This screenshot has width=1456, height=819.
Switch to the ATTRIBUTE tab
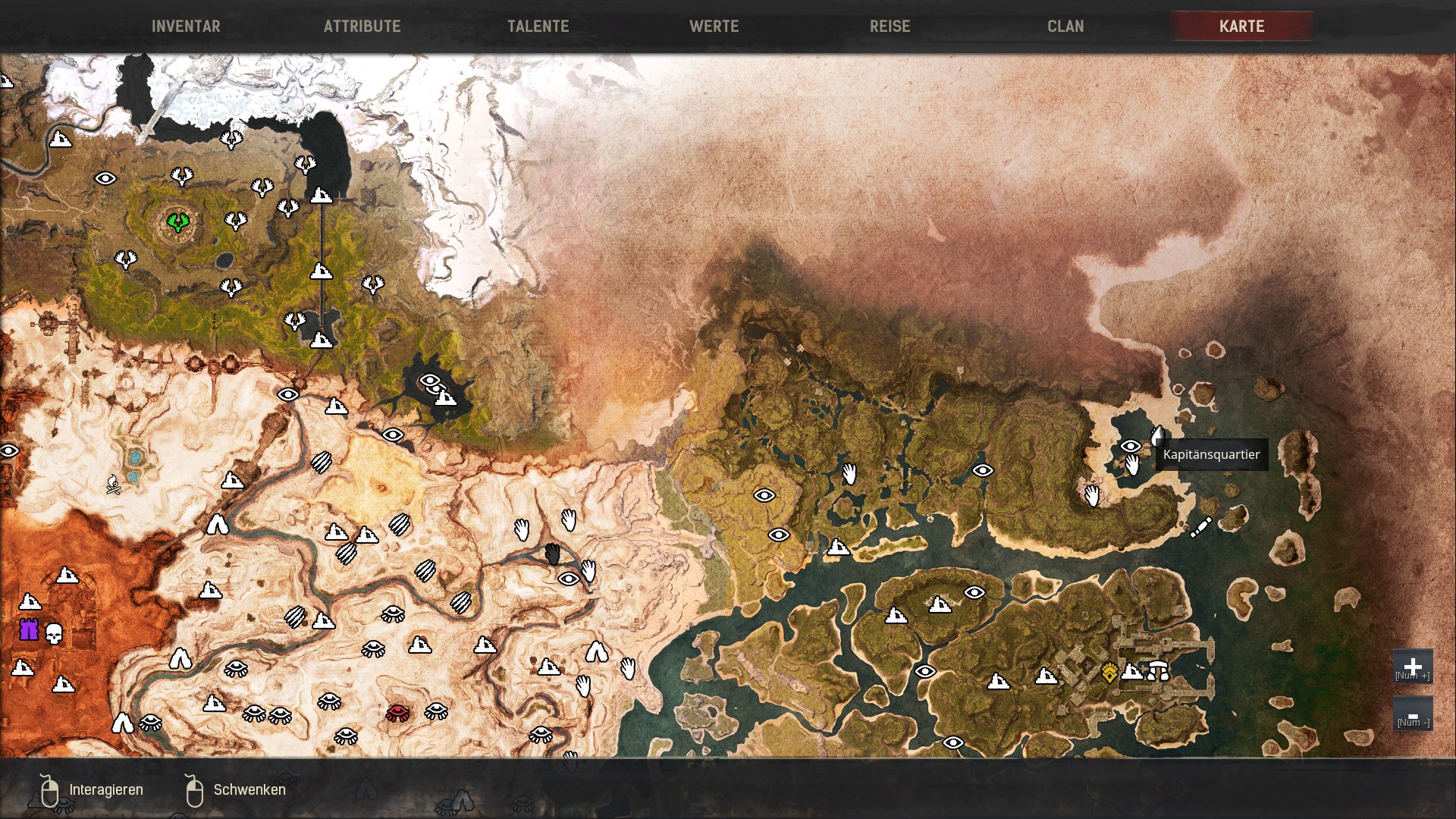(362, 27)
